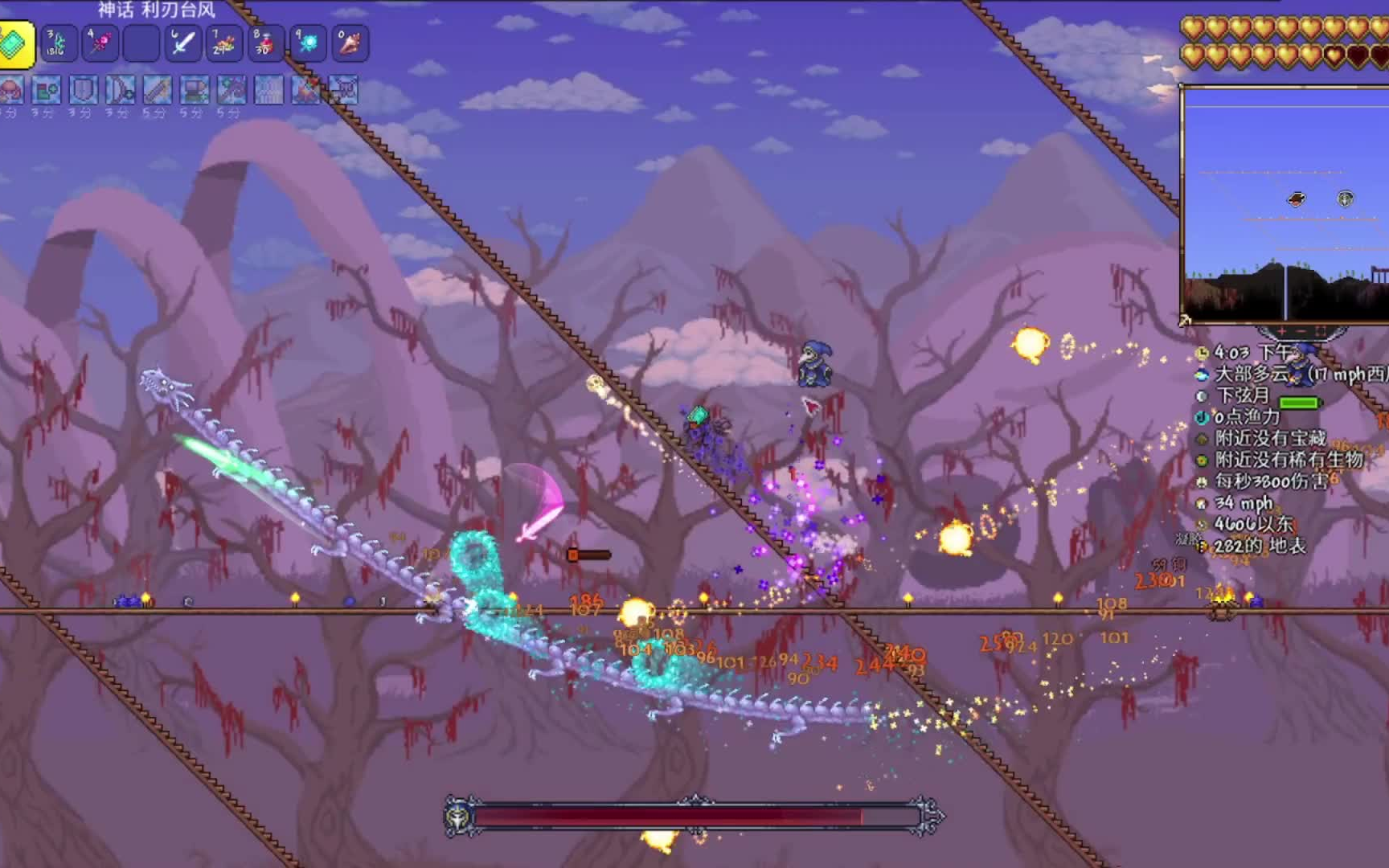The height and width of the screenshot is (868, 1389).
Task: Pick the cyan glowing orb in slot 9
Action: pos(308,43)
